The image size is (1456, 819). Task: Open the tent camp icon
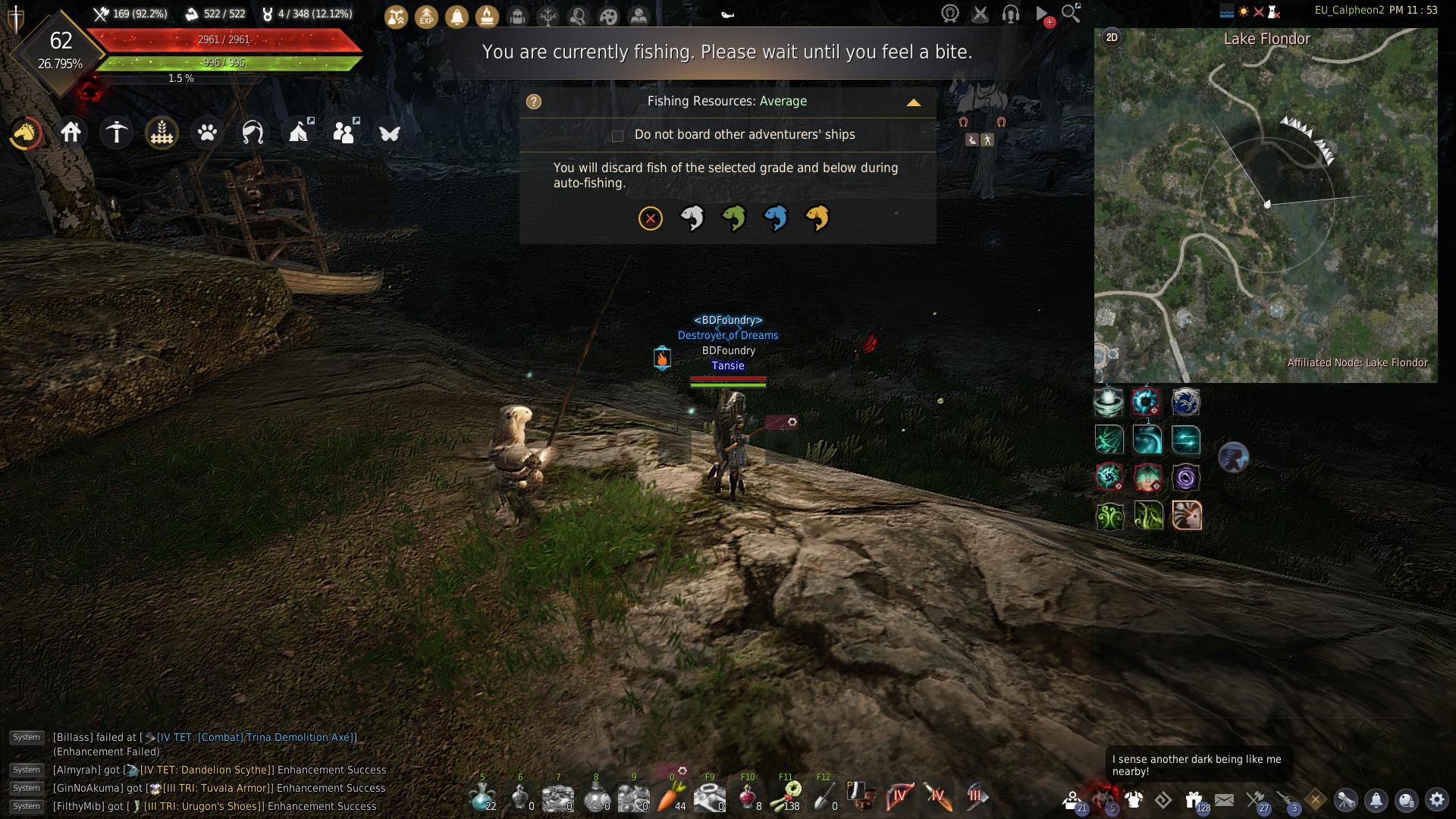[x=298, y=133]
